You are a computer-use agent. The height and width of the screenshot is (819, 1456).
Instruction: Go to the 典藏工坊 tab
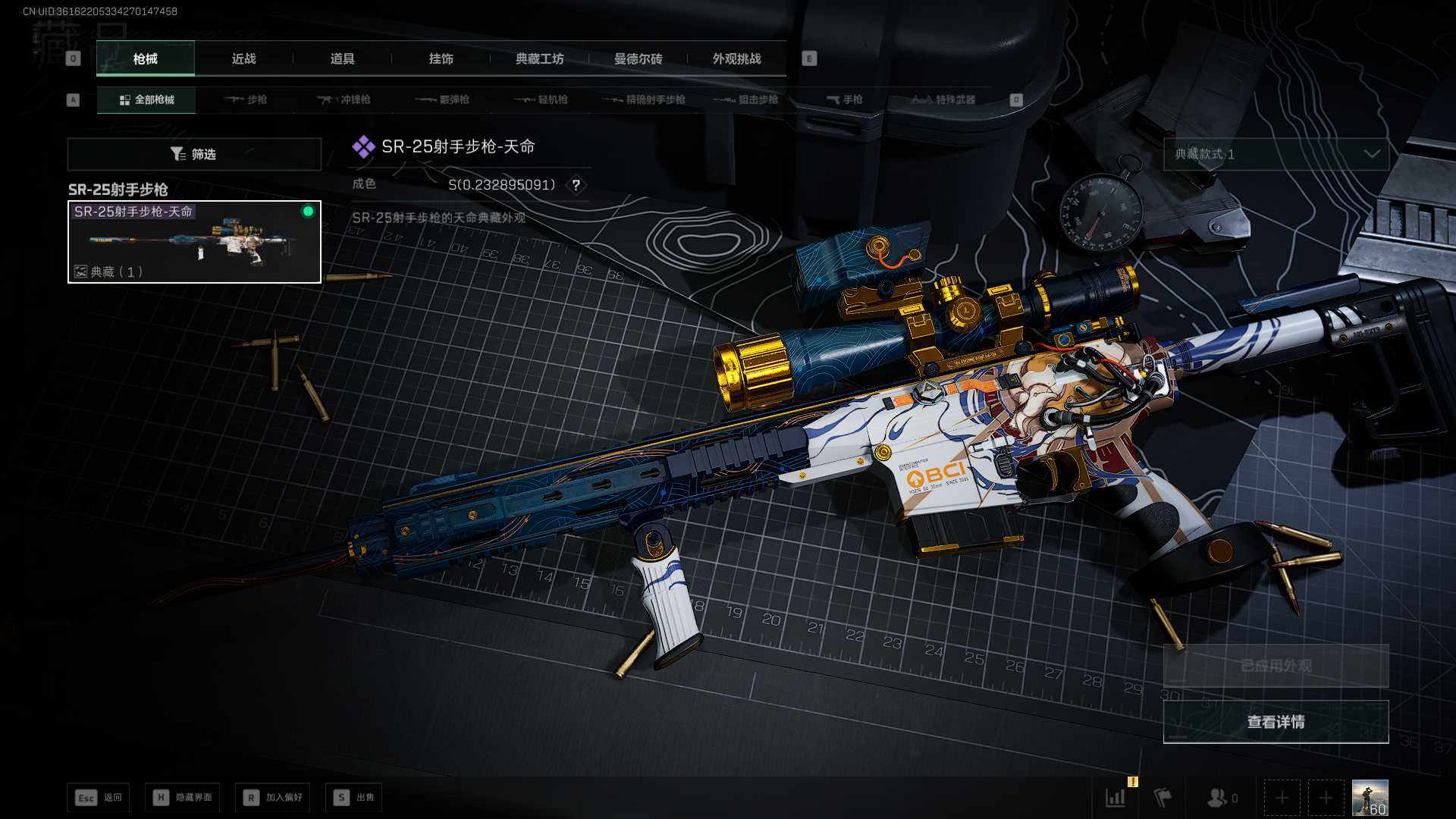pos(539,58)
